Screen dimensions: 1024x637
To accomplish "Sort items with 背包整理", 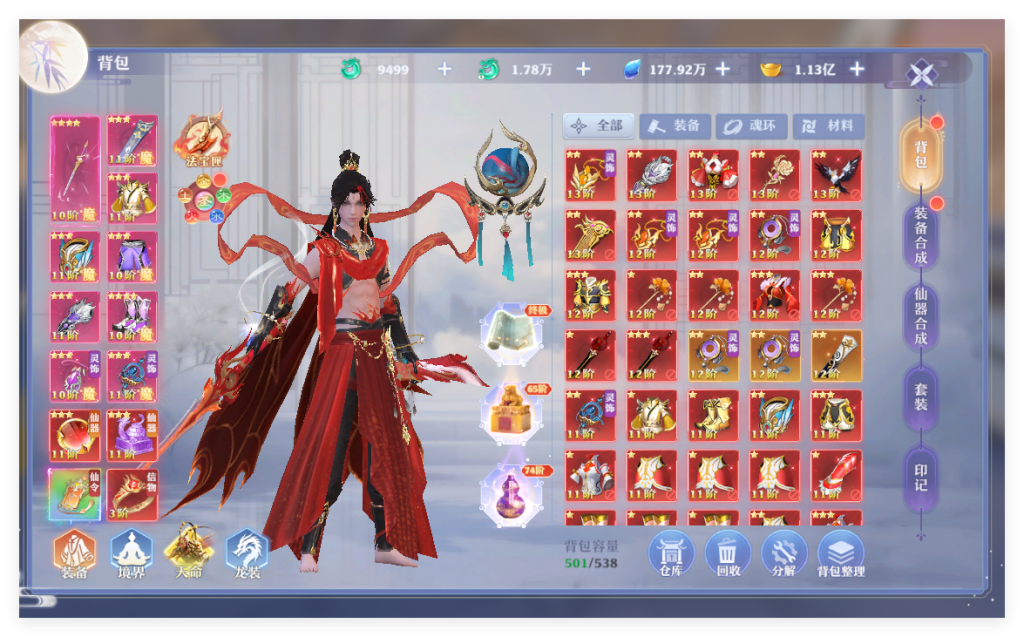I will pos(841,553).
